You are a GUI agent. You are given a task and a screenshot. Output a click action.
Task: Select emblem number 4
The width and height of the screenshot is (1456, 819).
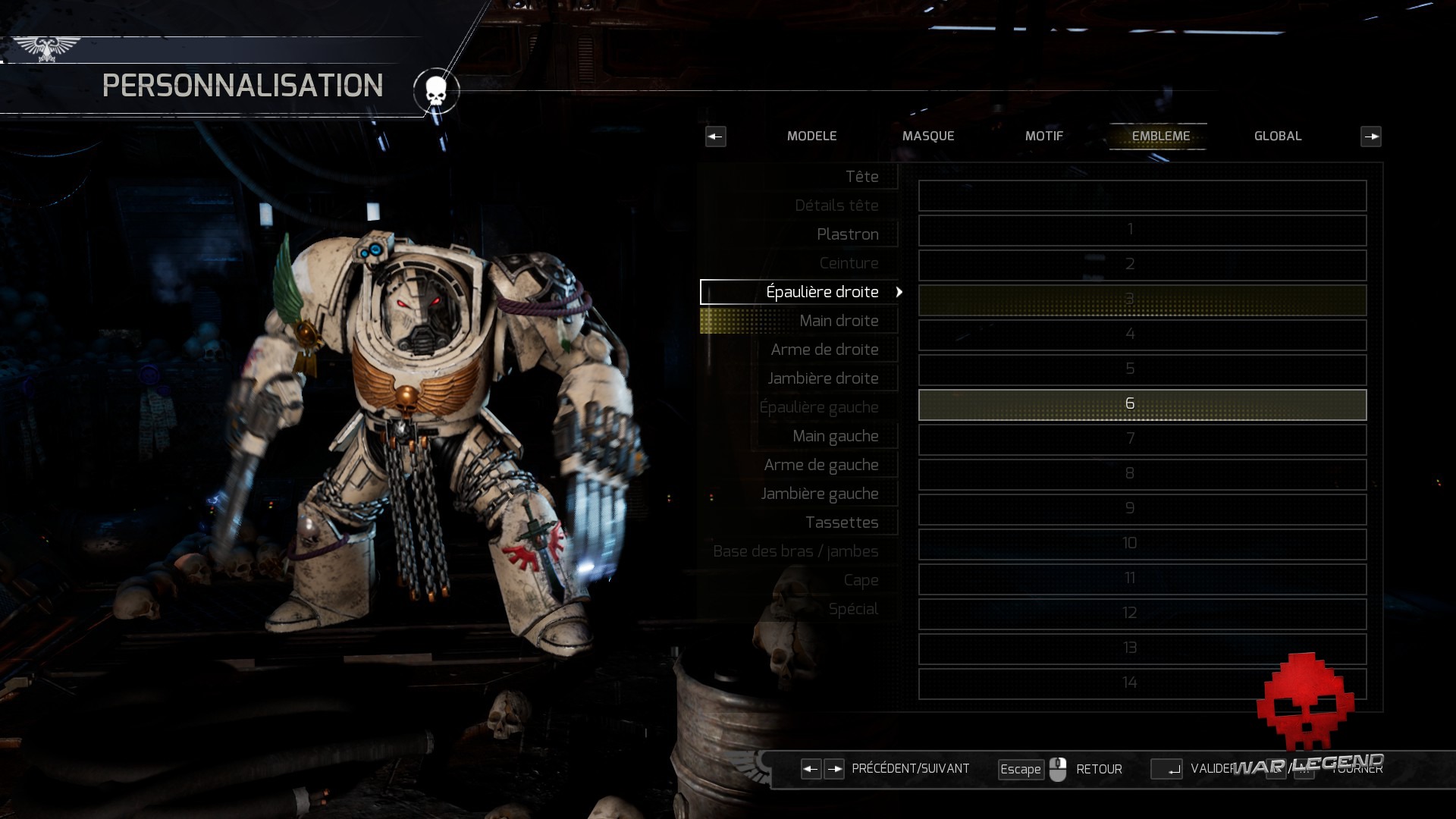coord(1142,334)
